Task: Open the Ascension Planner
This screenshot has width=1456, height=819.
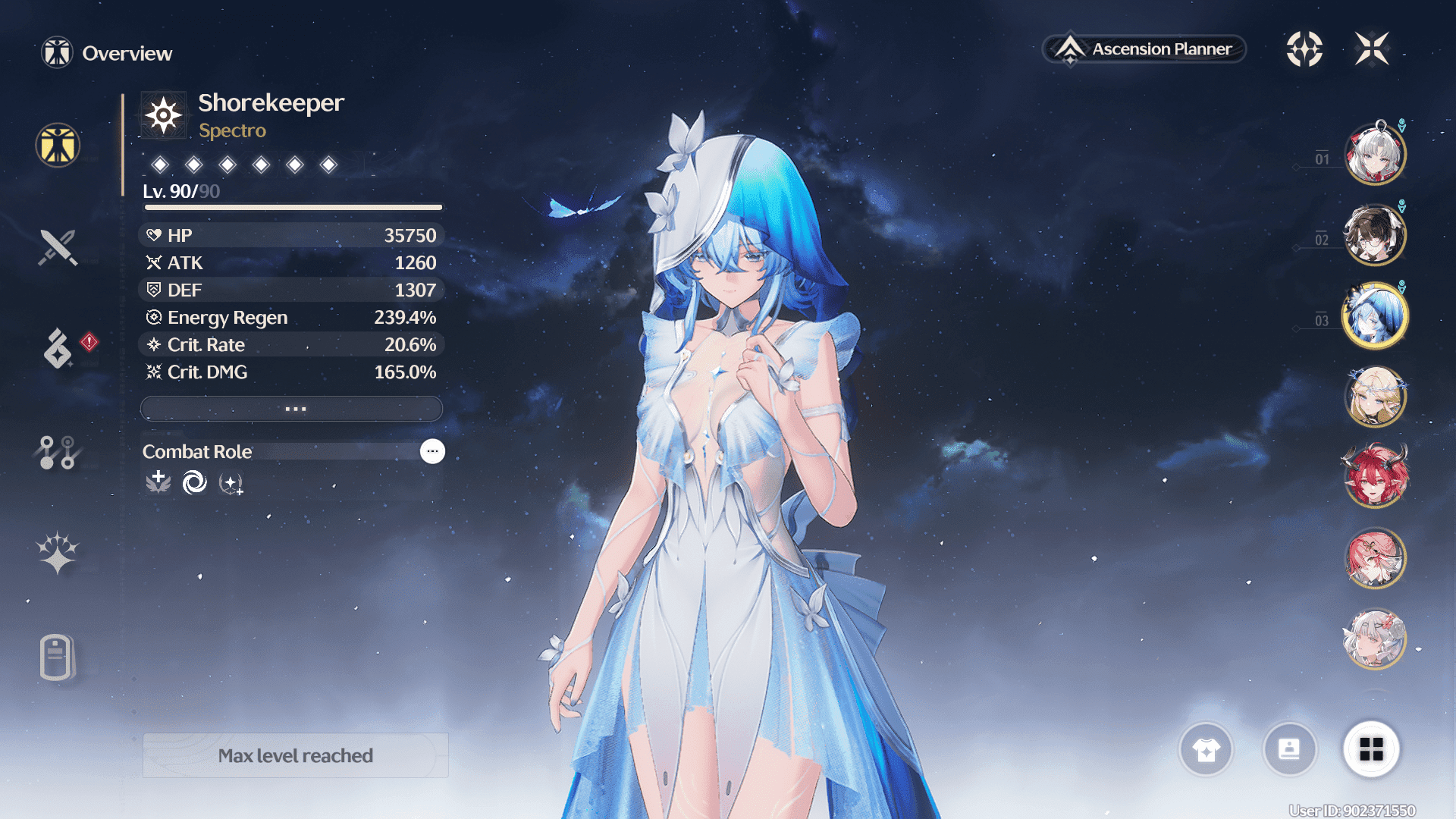Action: [1144, 49]
